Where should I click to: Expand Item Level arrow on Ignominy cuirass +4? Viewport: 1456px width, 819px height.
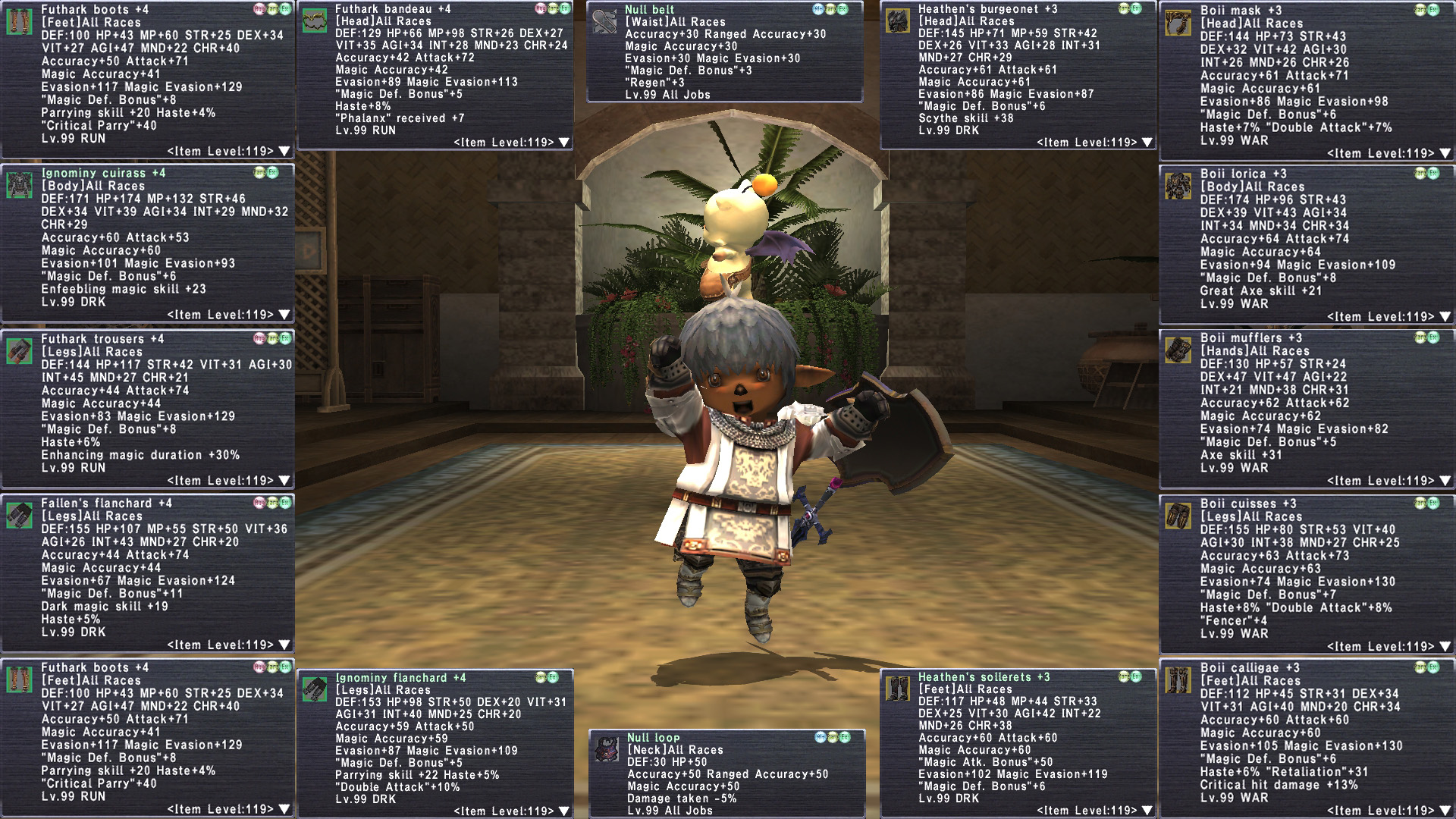284,315
